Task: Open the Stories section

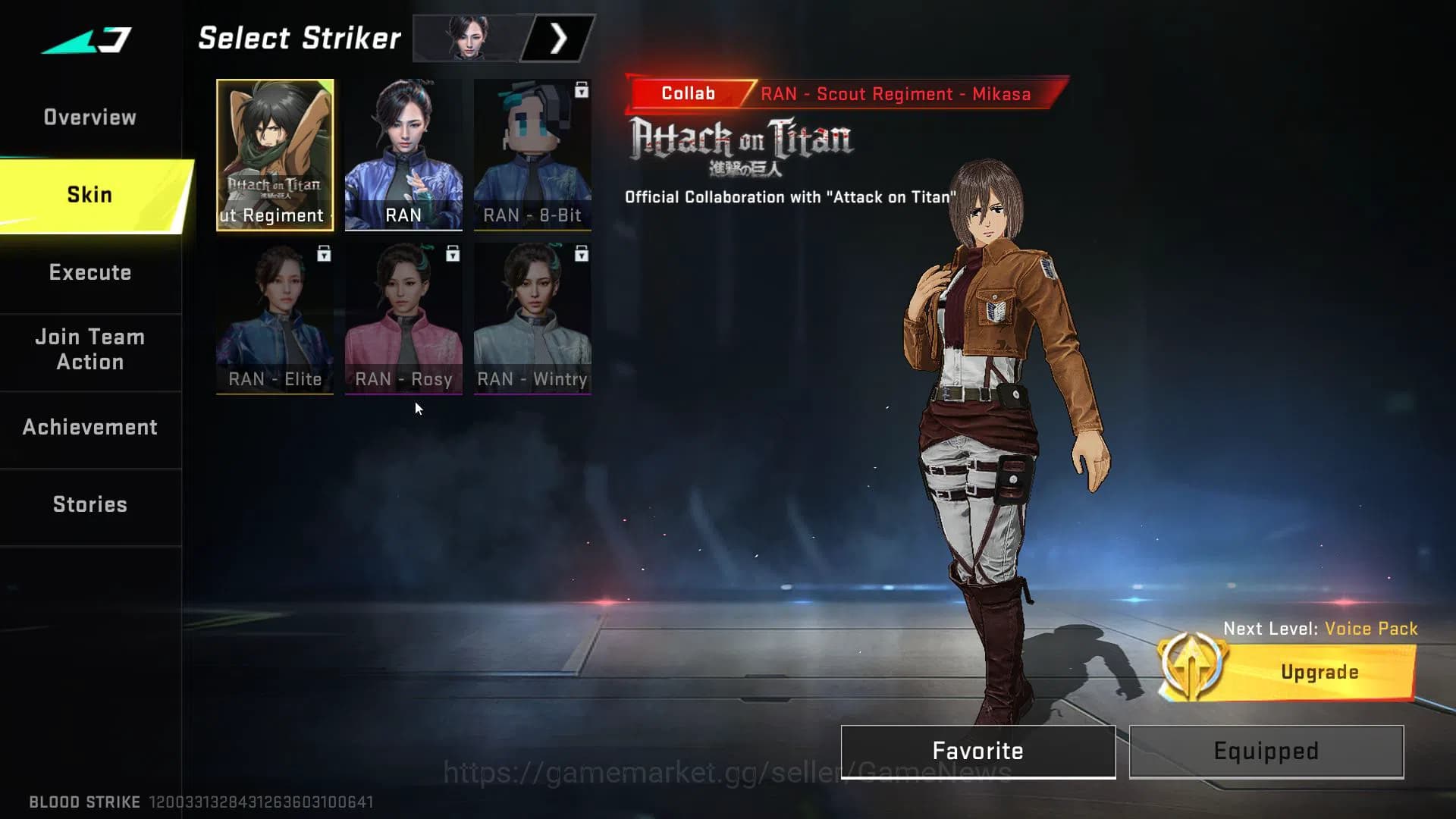Action: click(x=89, y=504)
